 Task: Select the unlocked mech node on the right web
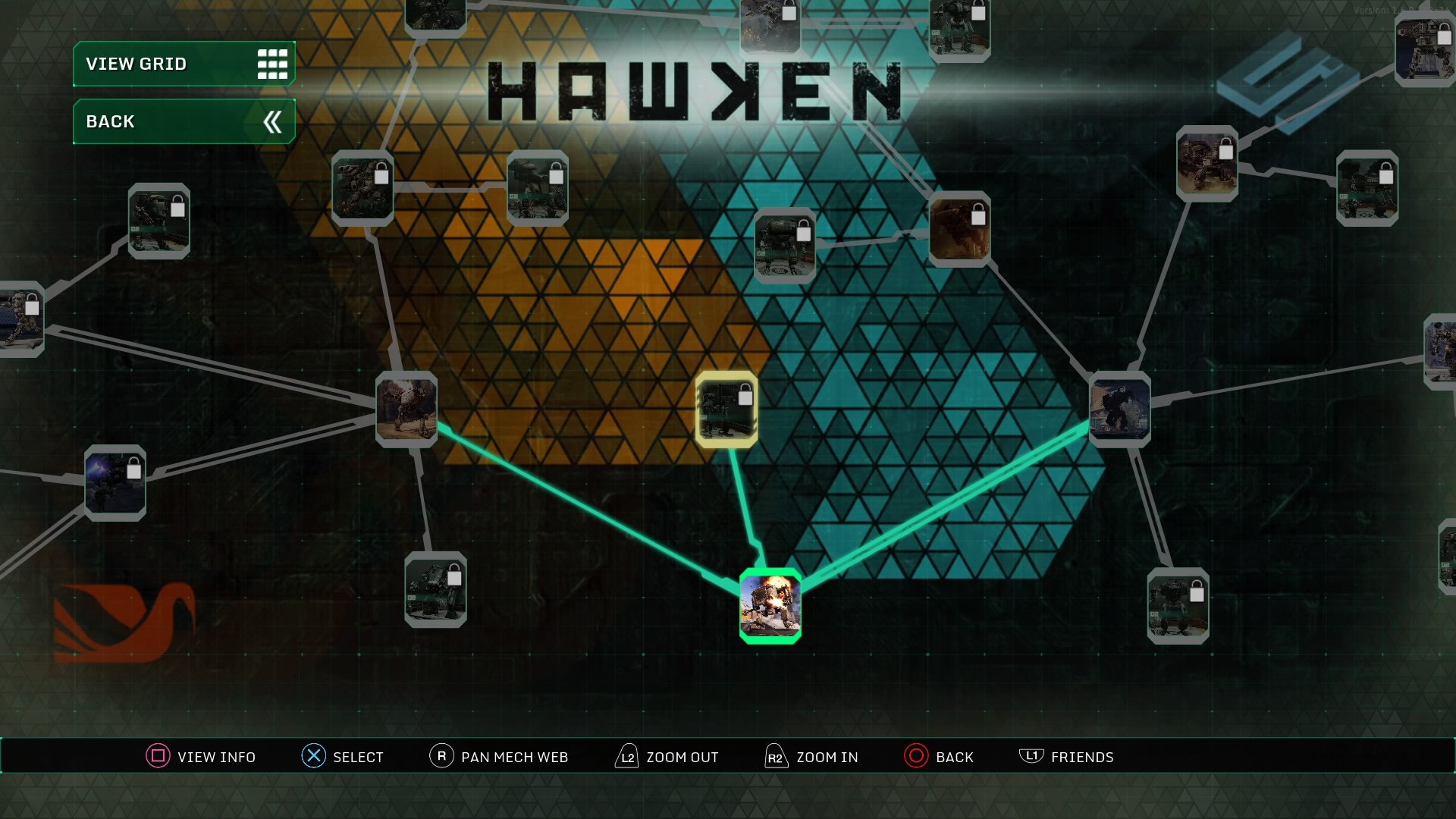coord(1120,409)
